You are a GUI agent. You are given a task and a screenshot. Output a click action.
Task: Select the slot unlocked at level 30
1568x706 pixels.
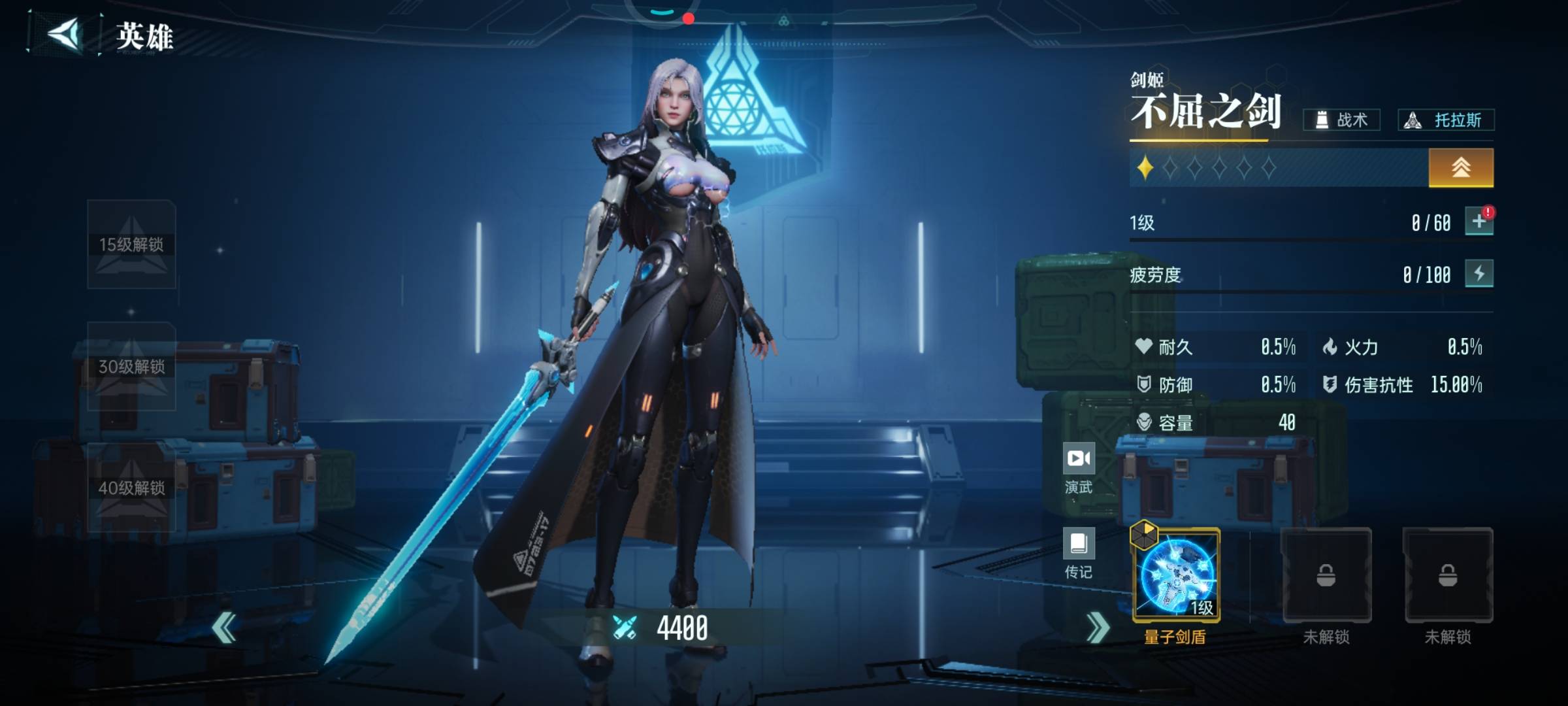point(131,366)
